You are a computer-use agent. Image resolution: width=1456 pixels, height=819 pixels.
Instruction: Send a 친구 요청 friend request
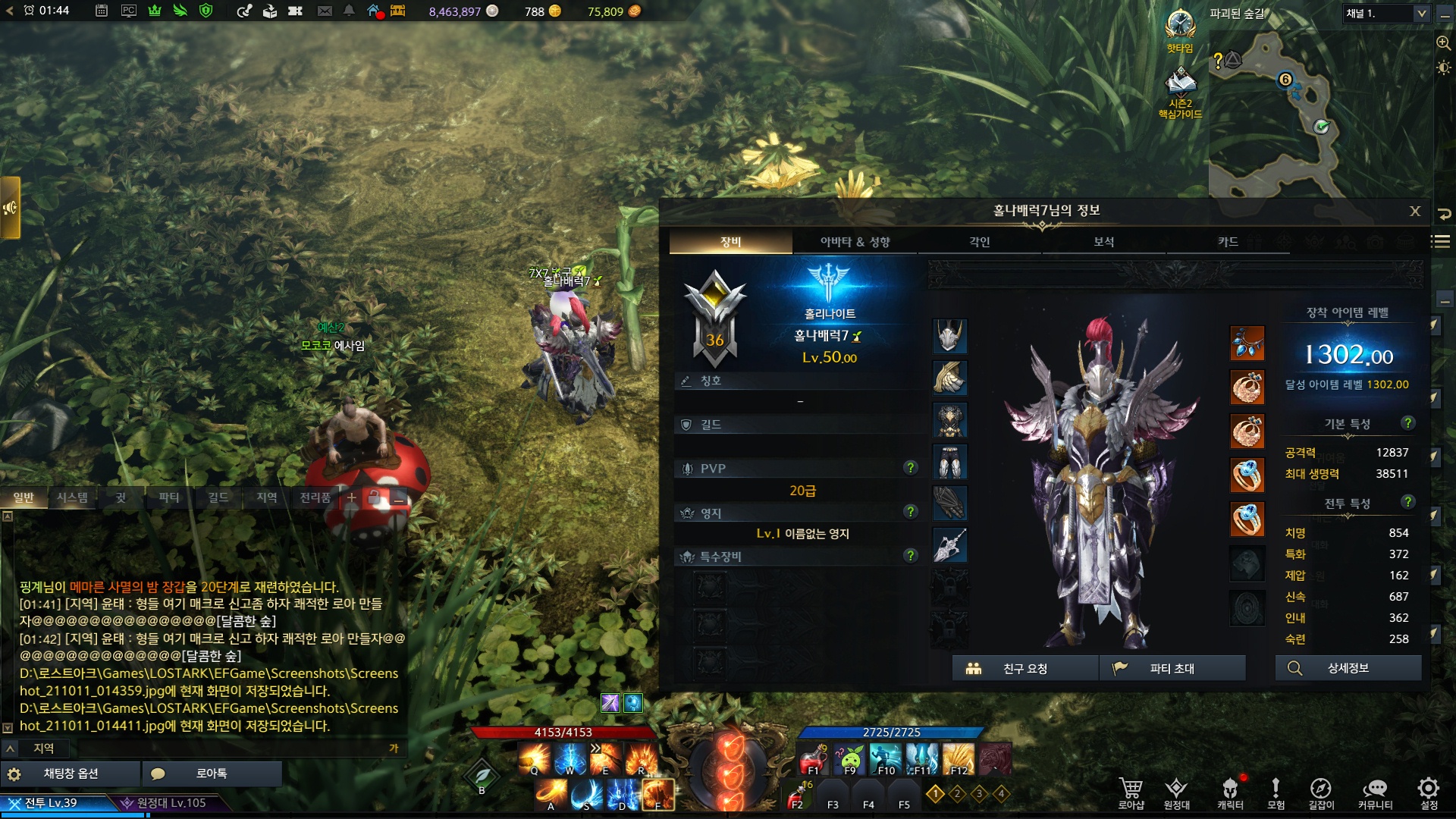coord(1025,668)
